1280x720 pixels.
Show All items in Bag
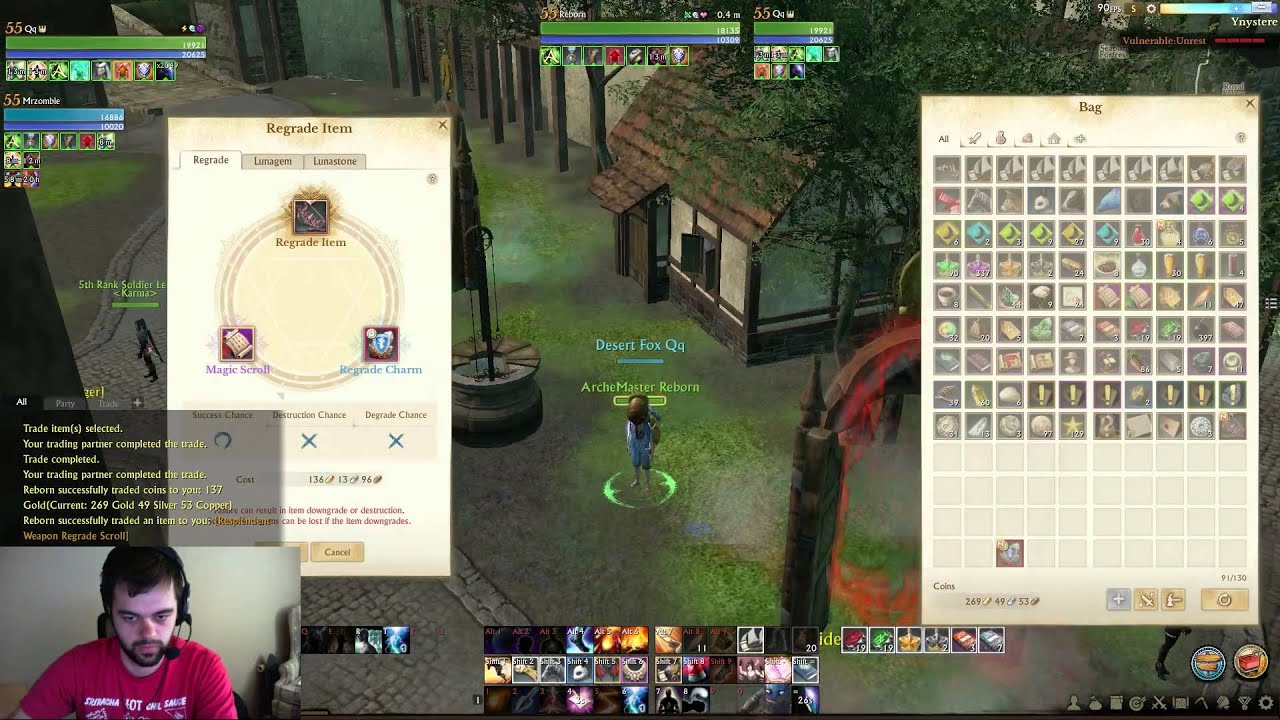pos(943,139)
